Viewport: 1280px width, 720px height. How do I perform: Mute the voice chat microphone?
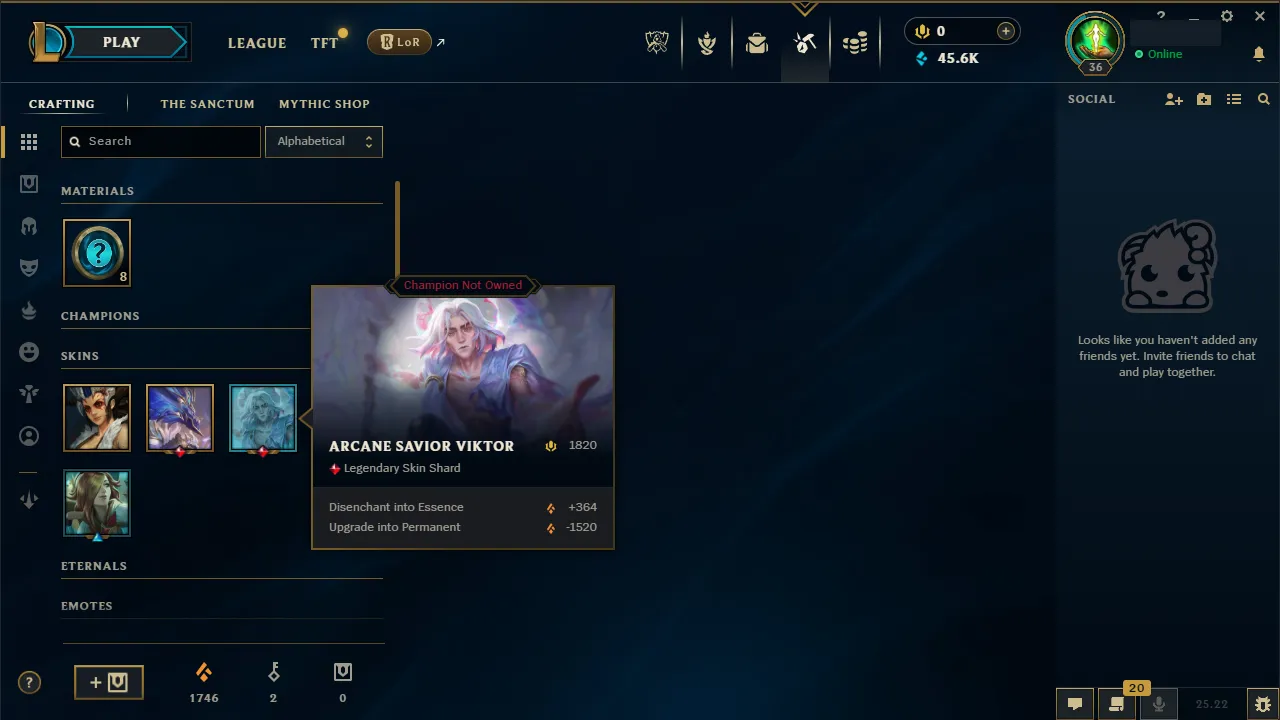coord(1159,704)
